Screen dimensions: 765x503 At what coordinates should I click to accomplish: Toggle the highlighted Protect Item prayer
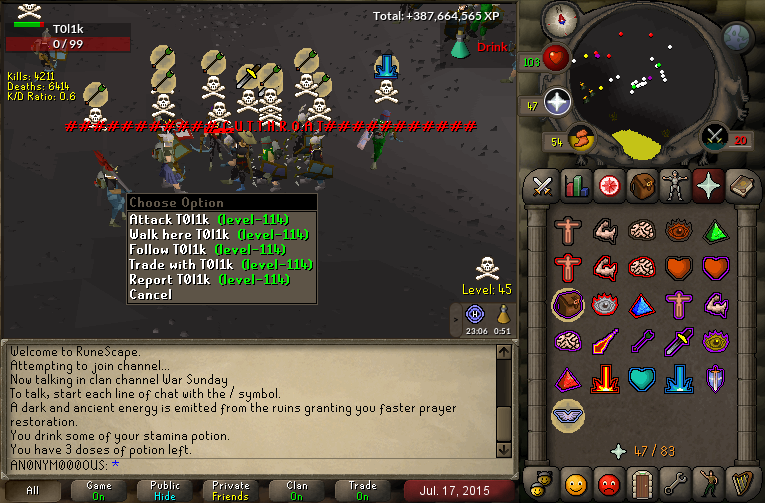pyautogui.click(x=567, y=304)
